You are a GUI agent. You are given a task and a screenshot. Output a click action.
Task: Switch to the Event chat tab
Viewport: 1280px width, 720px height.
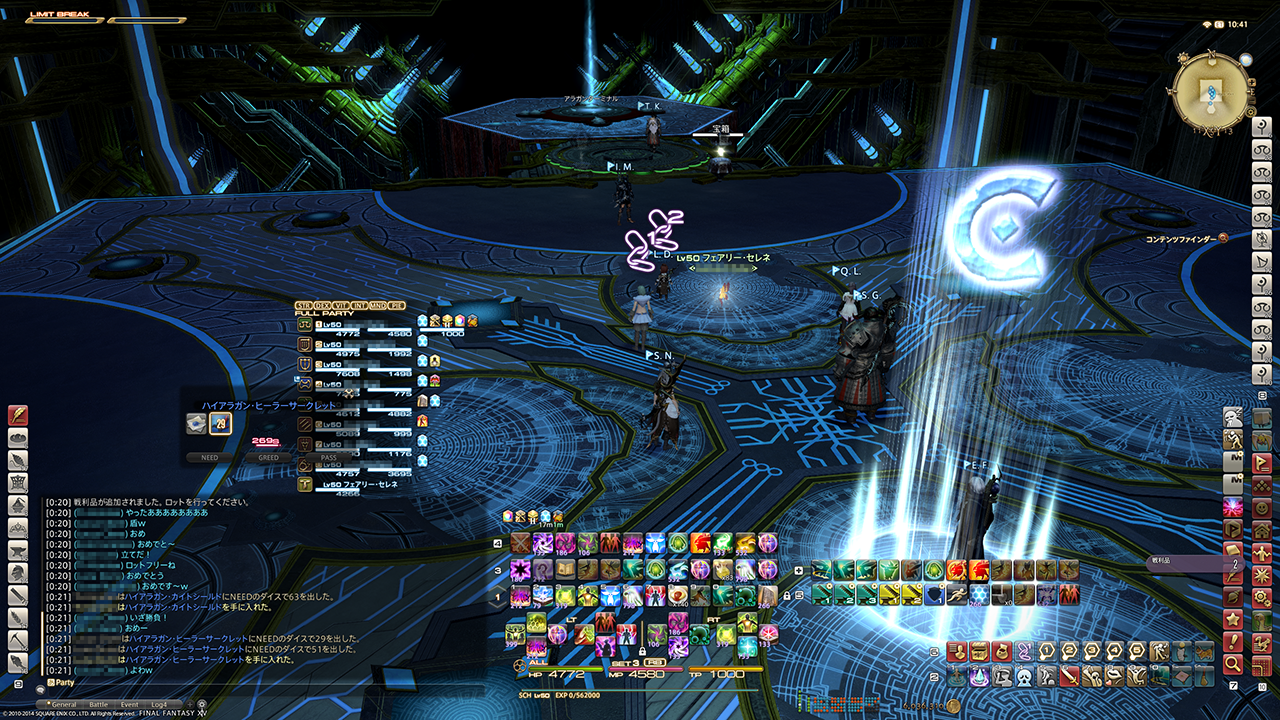pyautogui.click(x=130, y=705)
